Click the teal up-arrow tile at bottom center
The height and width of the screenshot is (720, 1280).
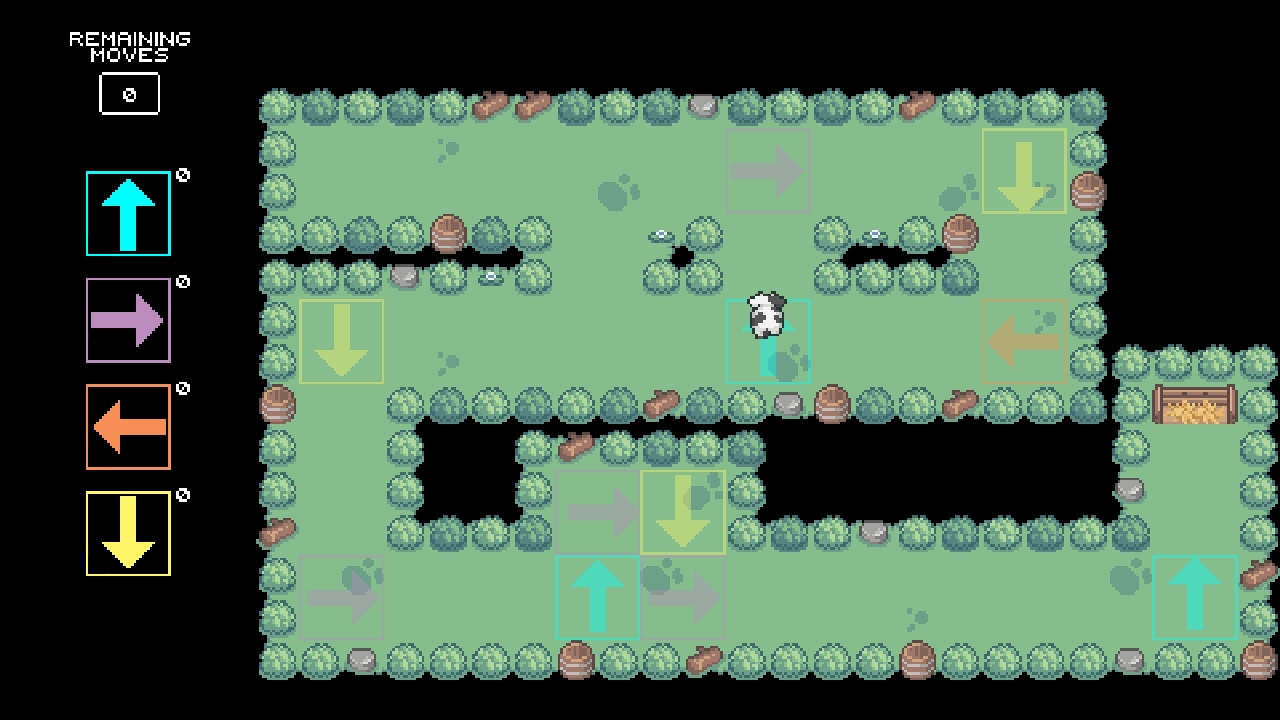[x=598, y=597]
